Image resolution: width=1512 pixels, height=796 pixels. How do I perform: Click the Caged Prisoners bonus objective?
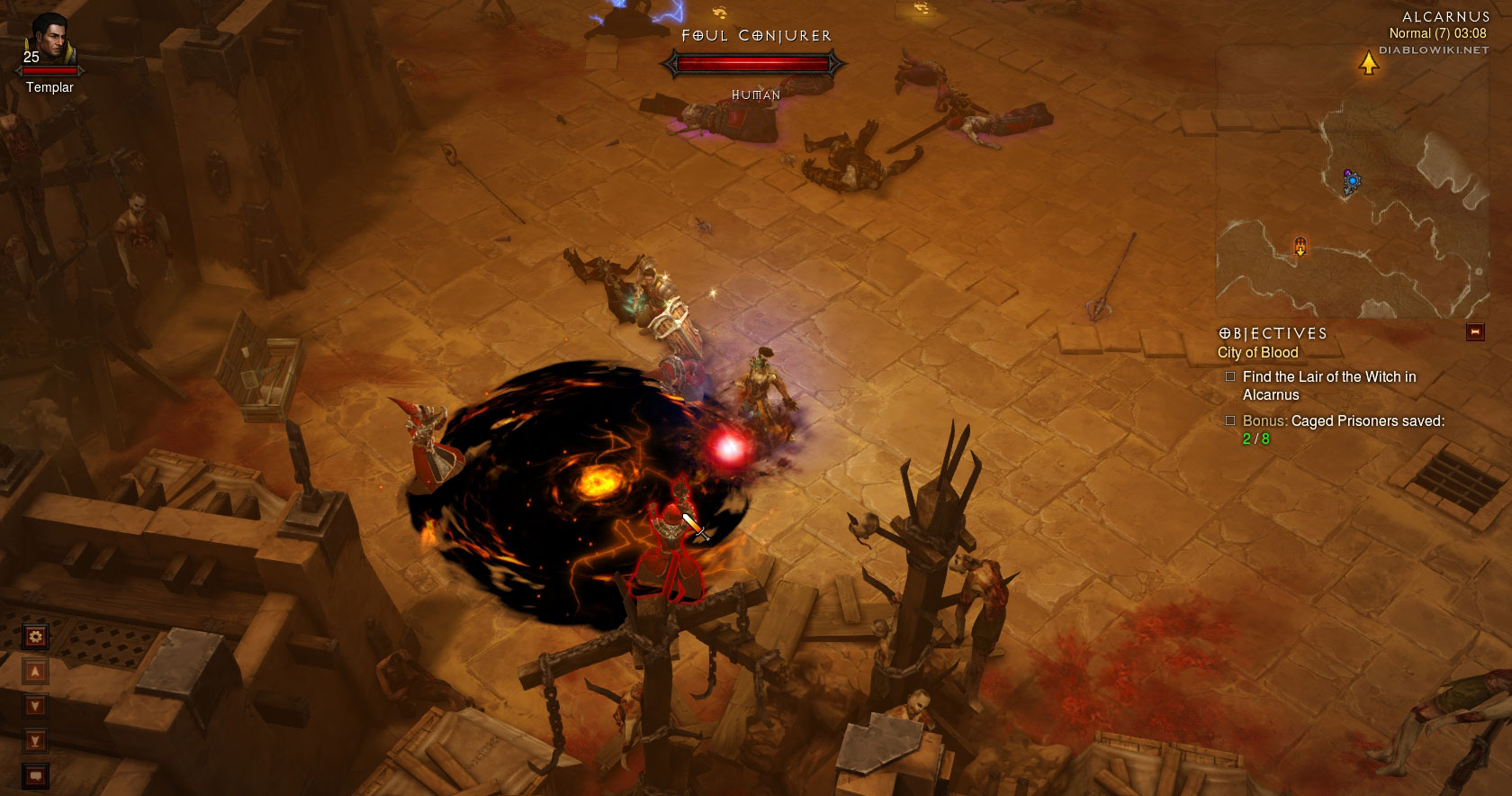pyautogui.click(x=1343, y=430)
